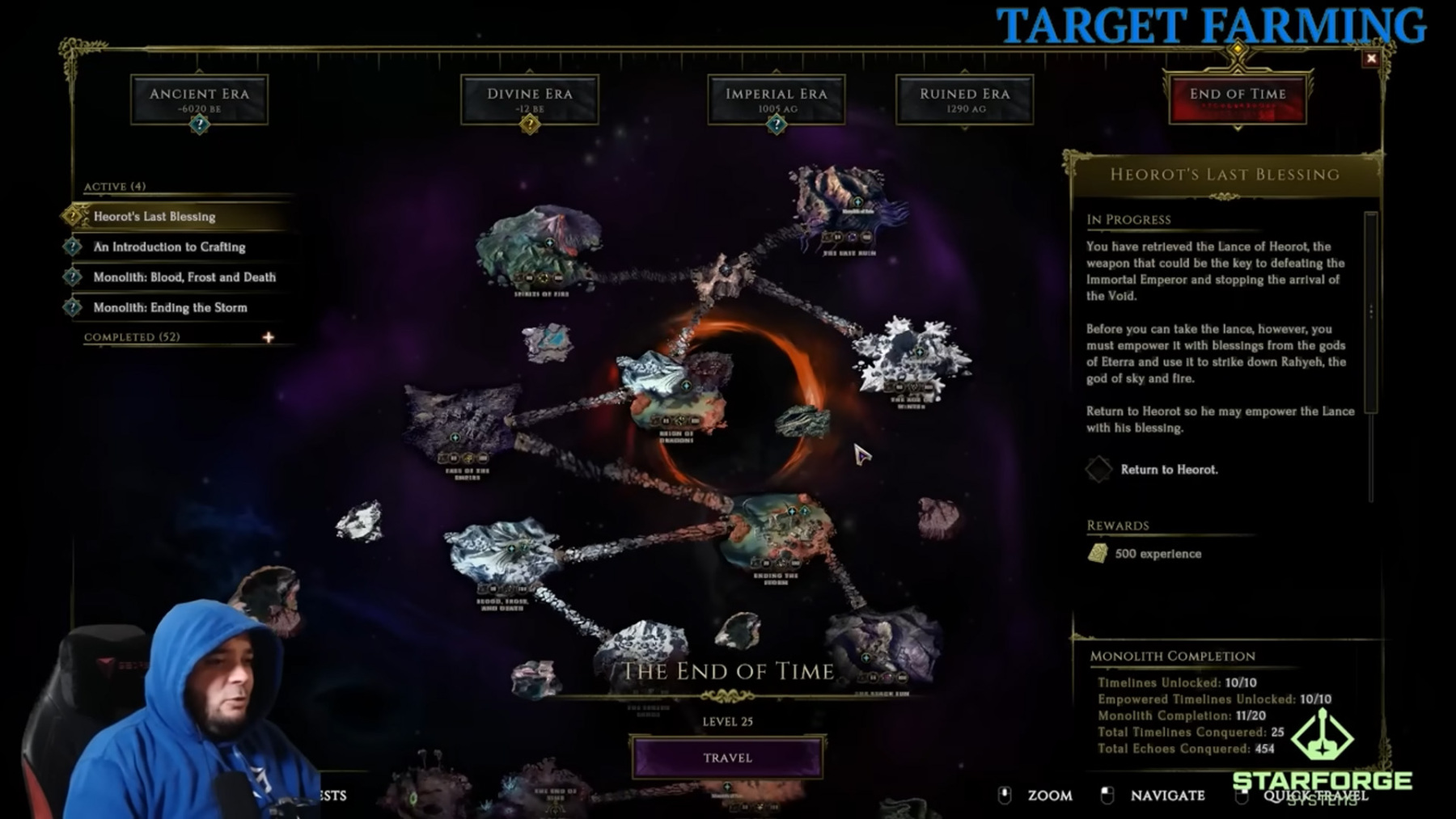Switch to the Ancient Era tab

(199, 99)
